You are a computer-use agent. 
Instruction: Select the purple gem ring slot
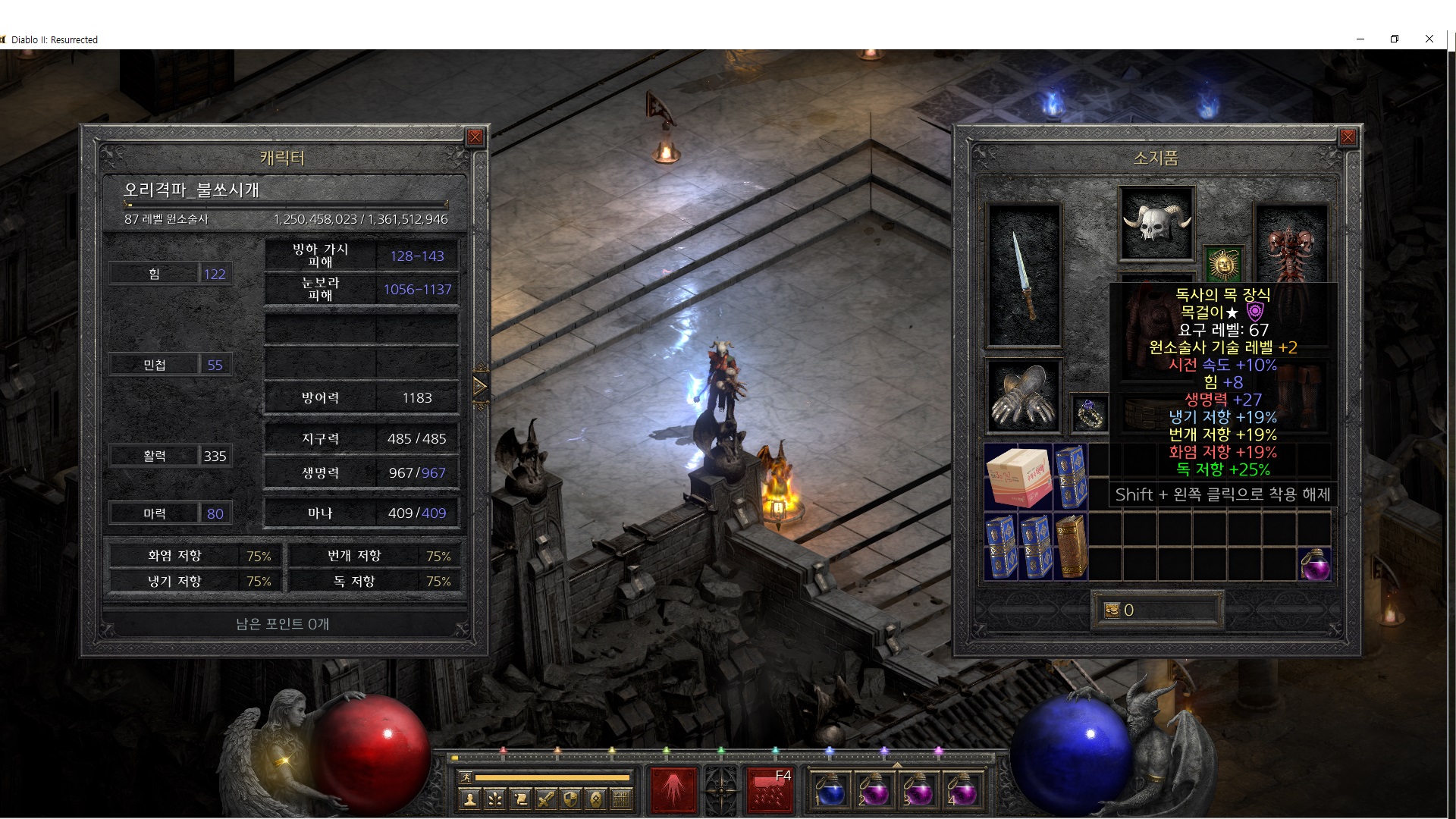point(1089,413)
